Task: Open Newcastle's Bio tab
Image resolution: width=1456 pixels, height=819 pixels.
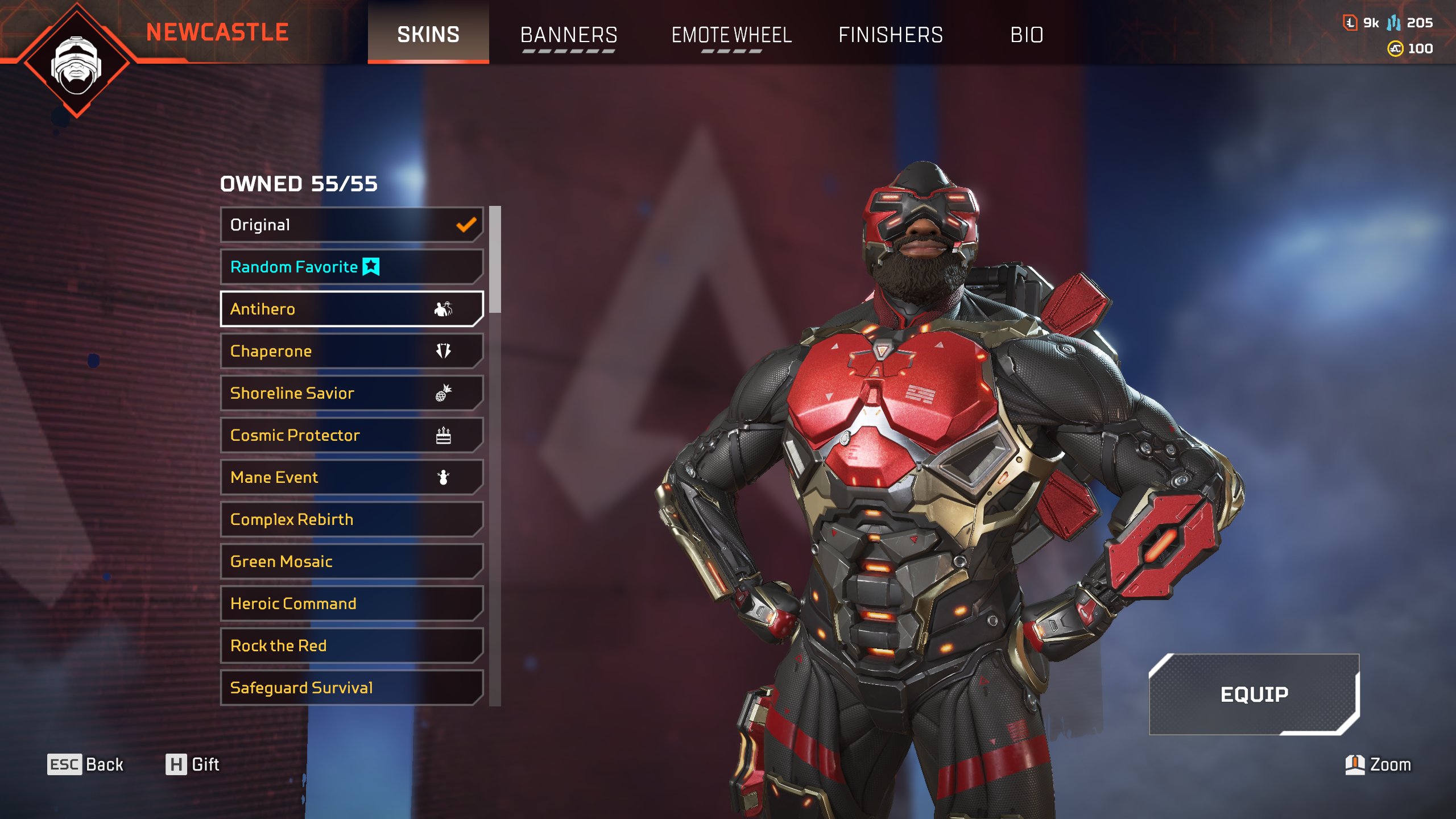Action: pos(1027,35)
